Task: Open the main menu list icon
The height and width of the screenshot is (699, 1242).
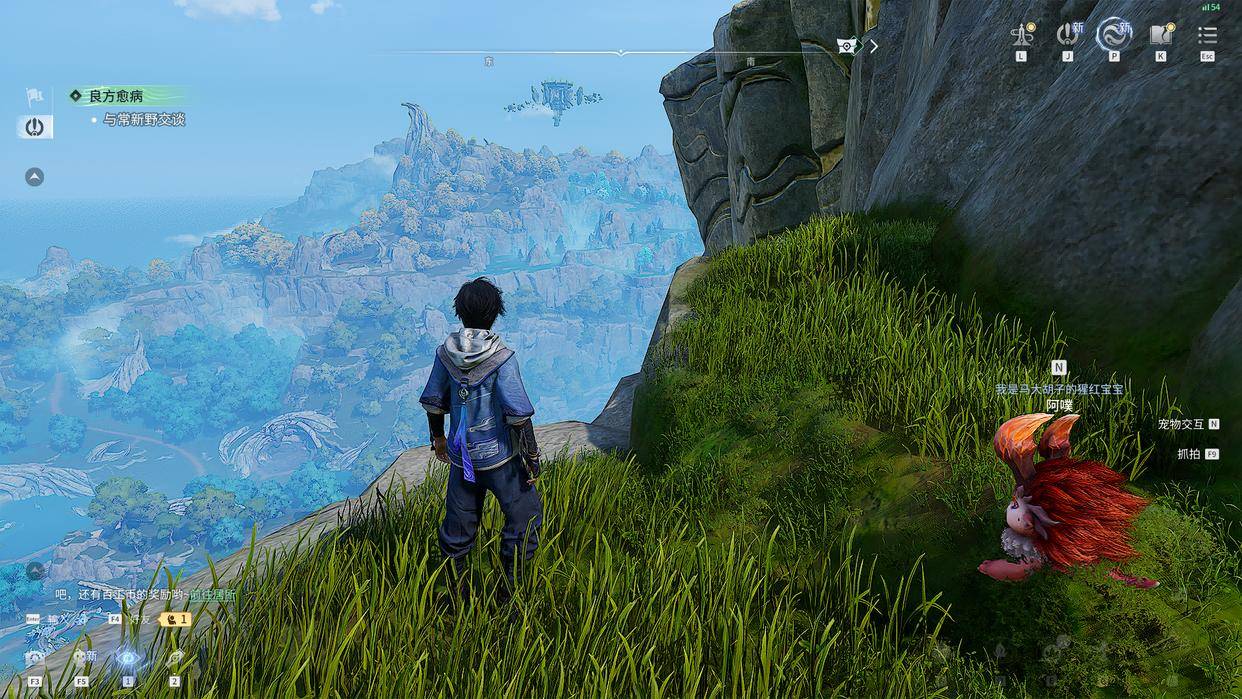Action: 1208,35
